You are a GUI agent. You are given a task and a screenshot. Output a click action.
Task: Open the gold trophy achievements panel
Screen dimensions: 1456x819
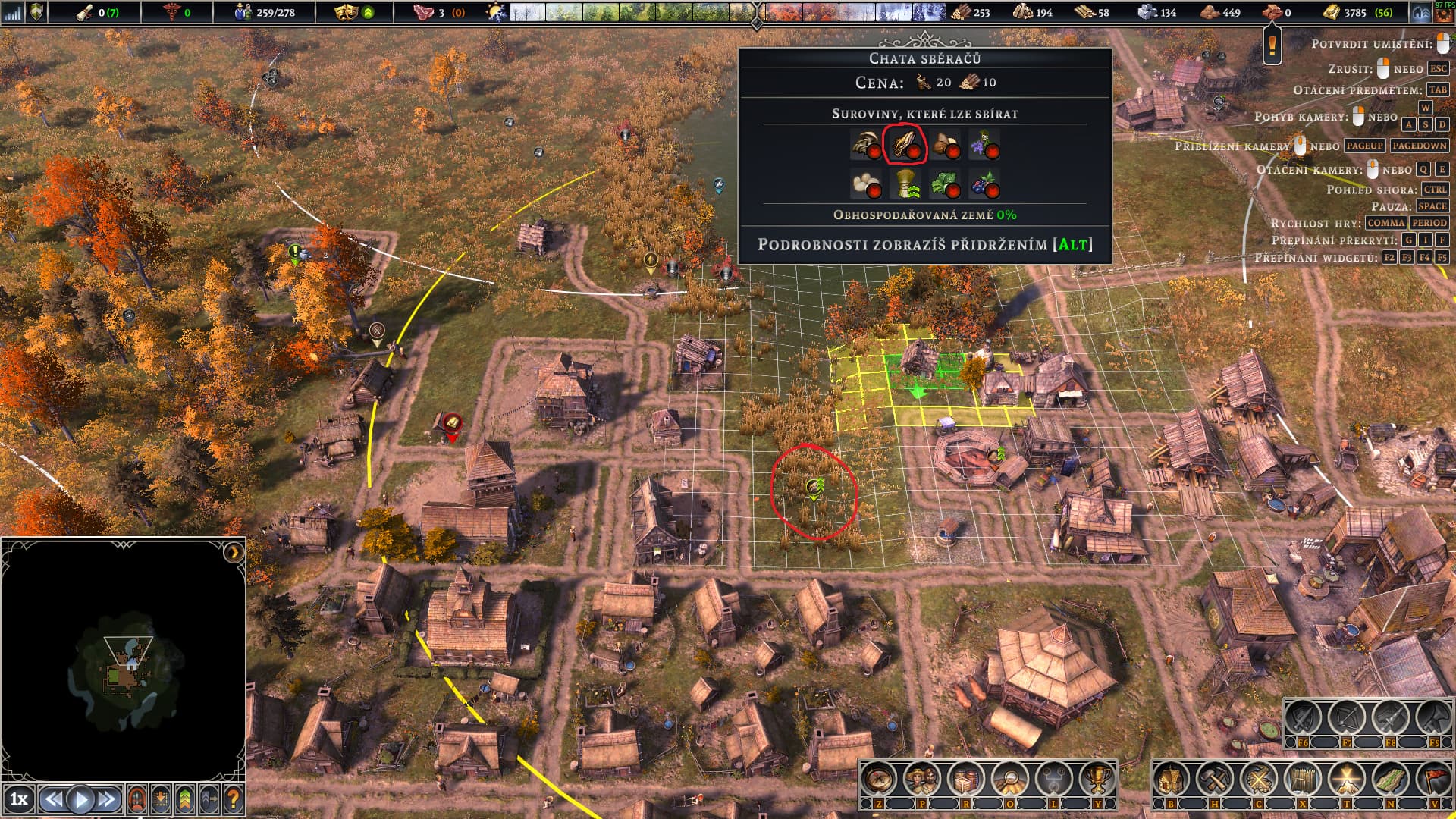pyautogui.click(x=1097, y=779)
